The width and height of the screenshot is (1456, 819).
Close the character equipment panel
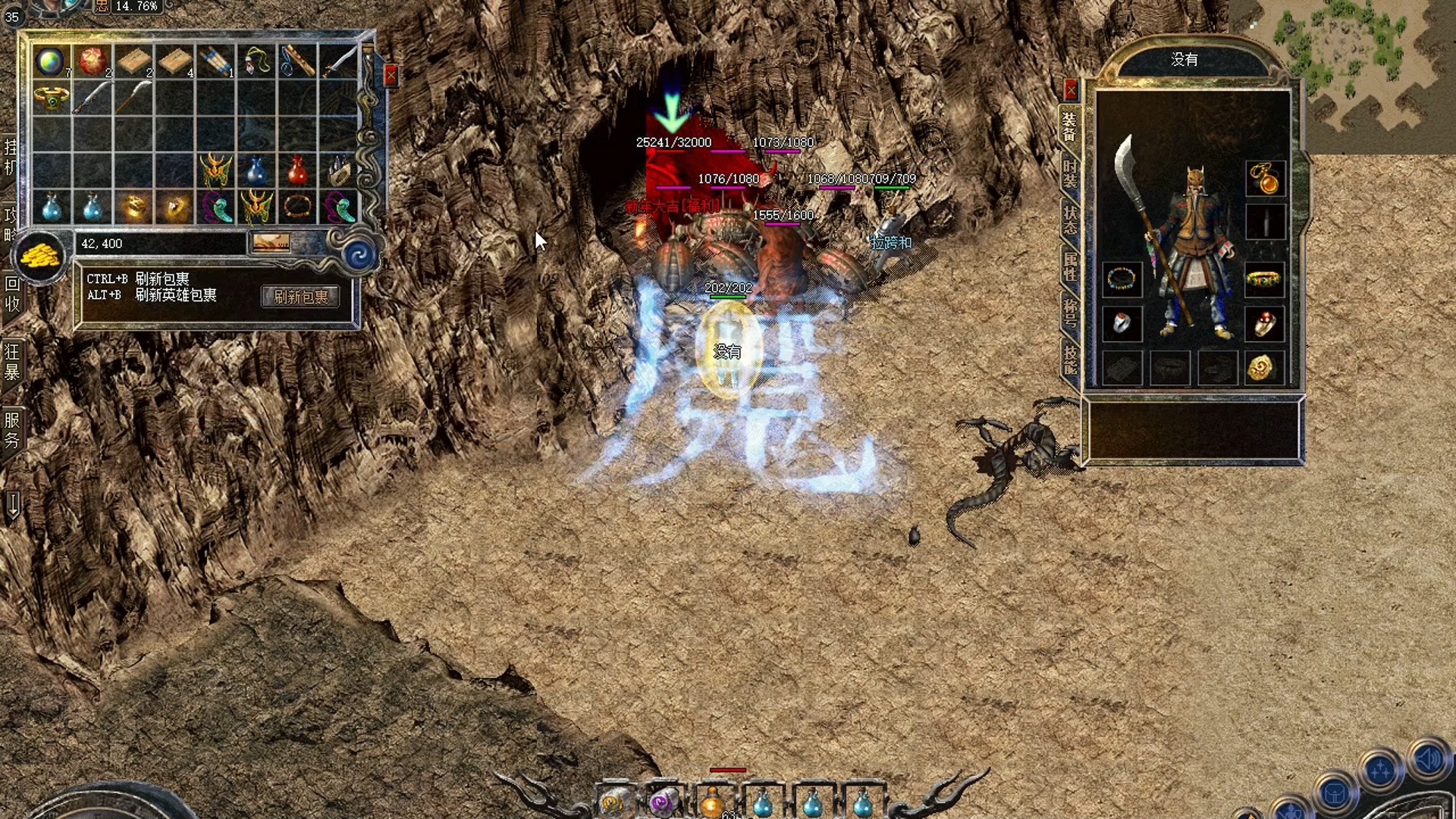point(1070,91)
